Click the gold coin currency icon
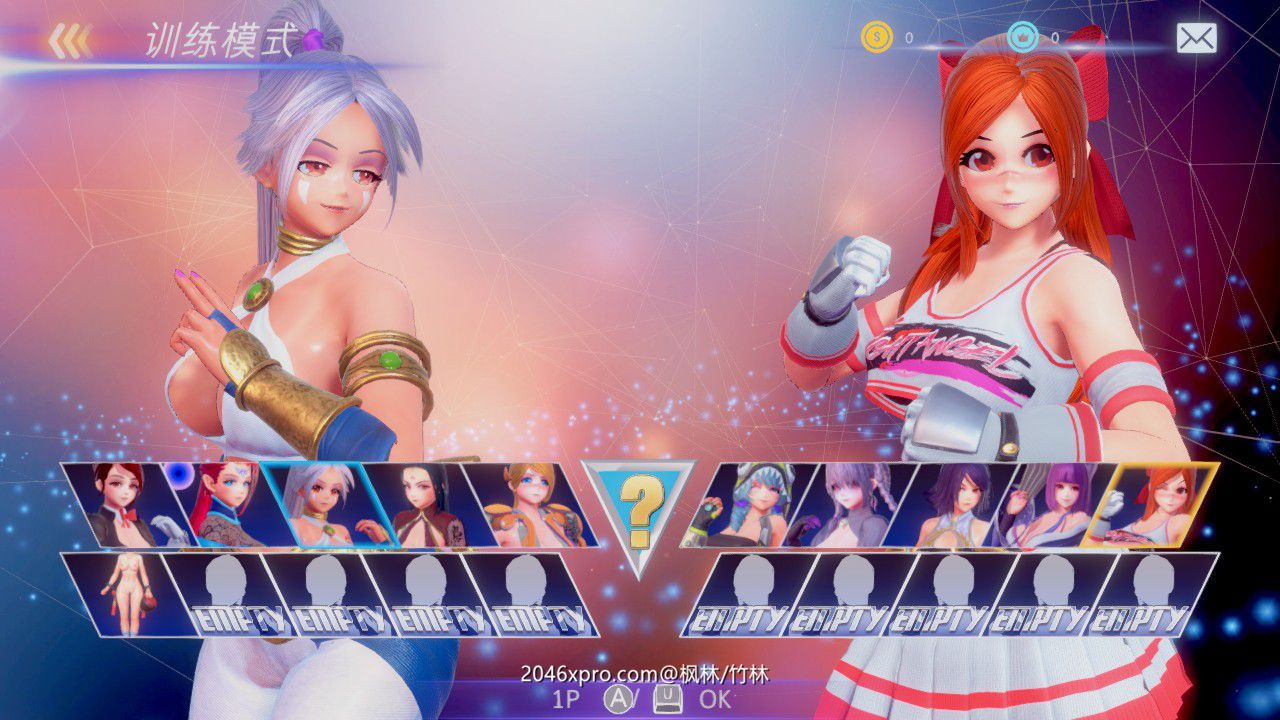Screen dimensions: 1280x720 tap(876, 38)
